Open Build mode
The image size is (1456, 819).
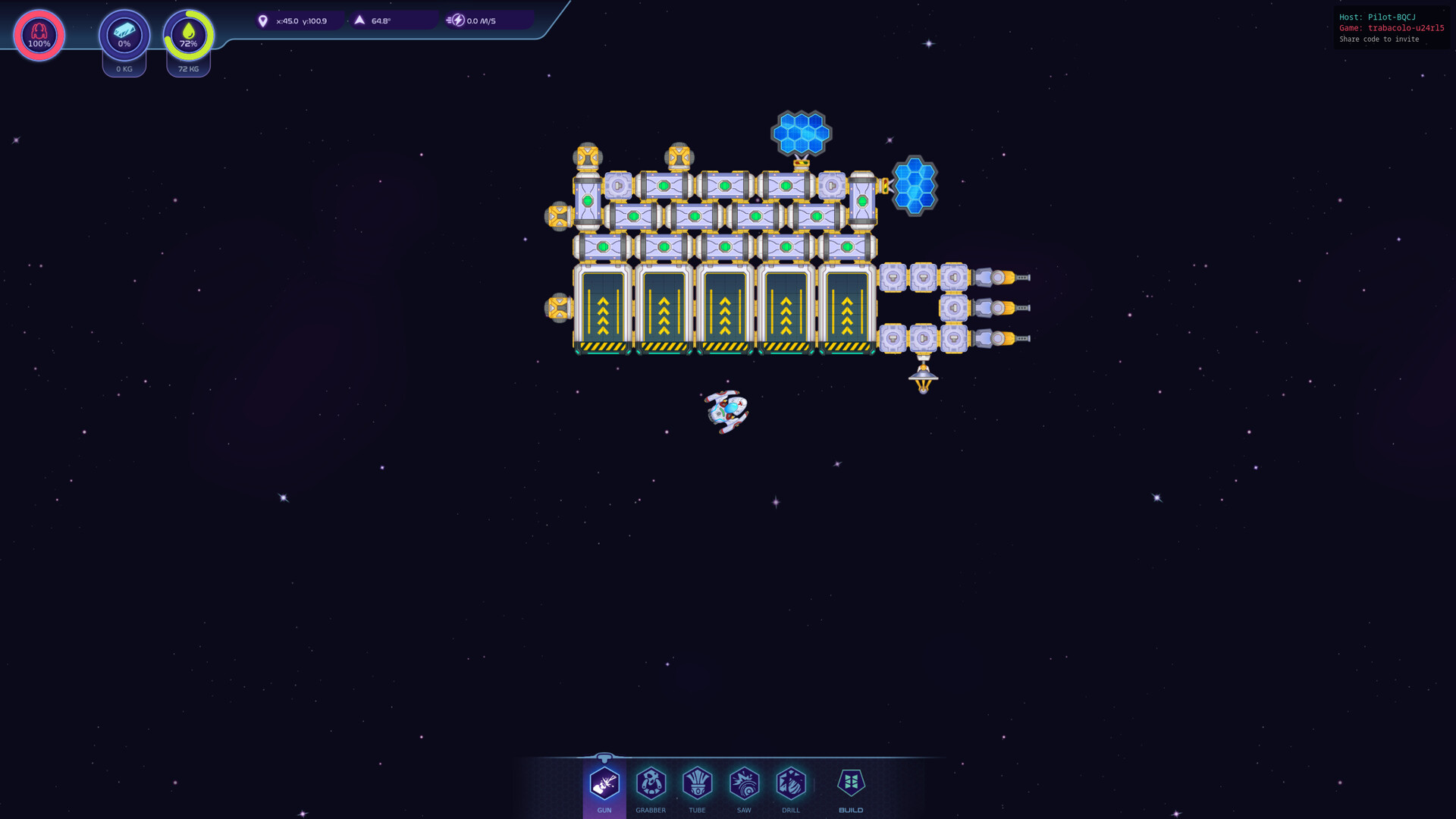tap(851, 785)
